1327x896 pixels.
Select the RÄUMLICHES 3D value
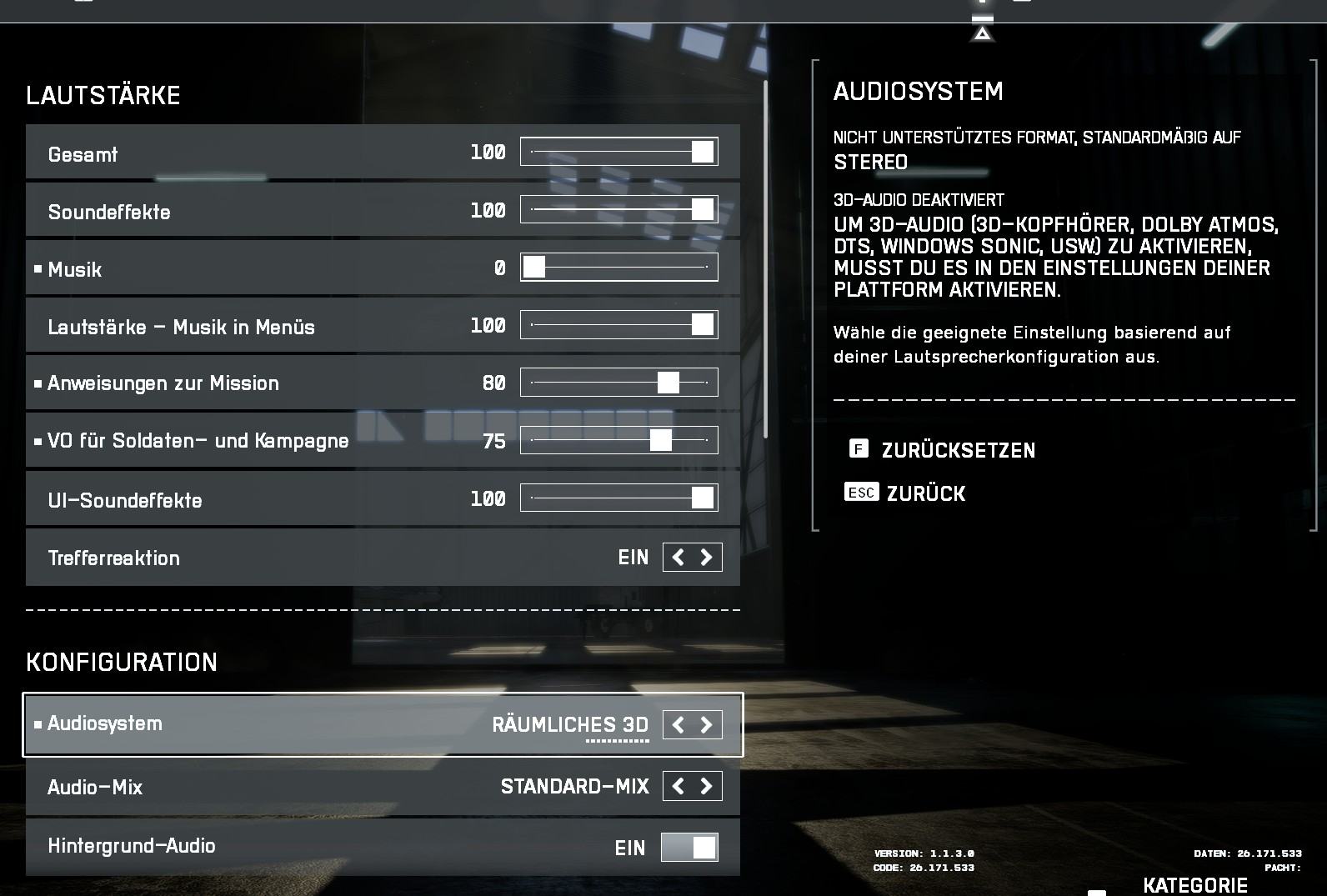click(x=572, y=724)
